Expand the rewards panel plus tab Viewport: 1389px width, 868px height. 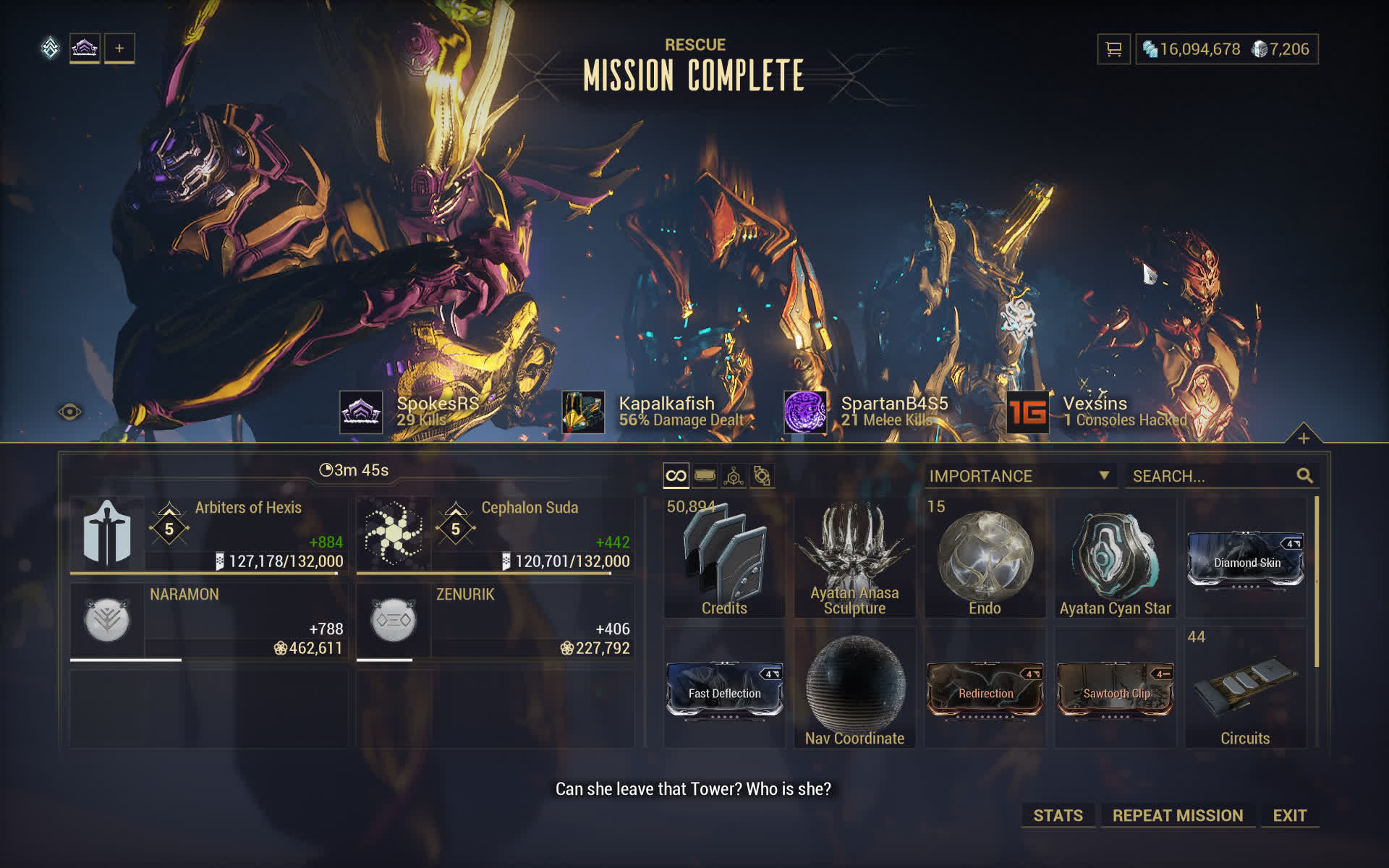pos(1303,438)
